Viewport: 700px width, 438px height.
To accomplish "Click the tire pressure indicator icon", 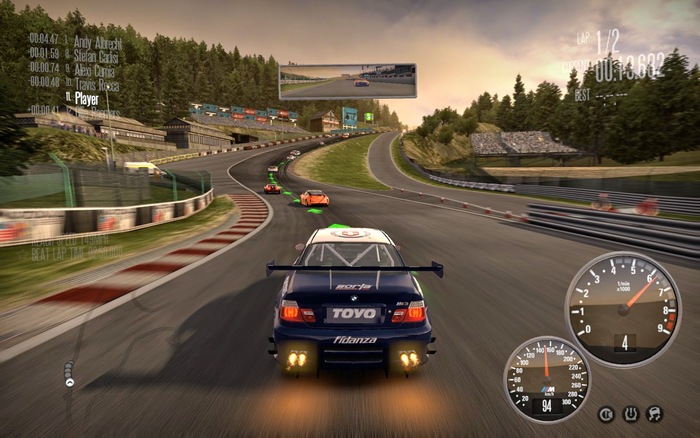I will [631, 413].
